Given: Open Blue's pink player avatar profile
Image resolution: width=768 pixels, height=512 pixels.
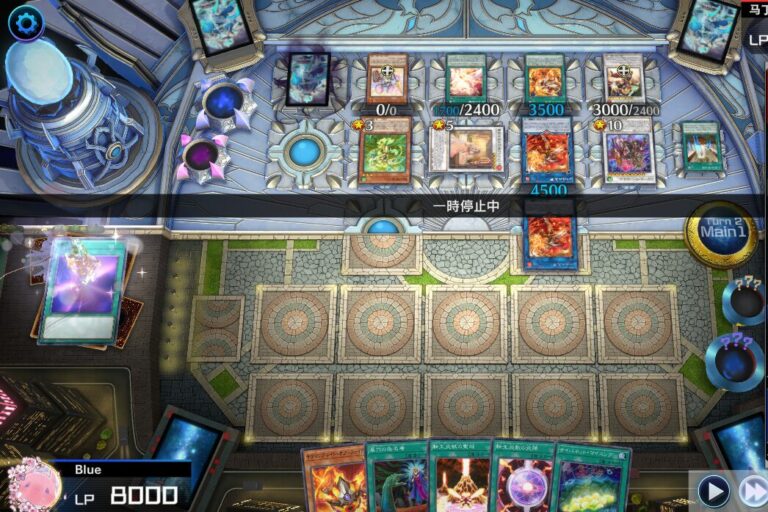Looking at the screenshot, I should (35, 483).
